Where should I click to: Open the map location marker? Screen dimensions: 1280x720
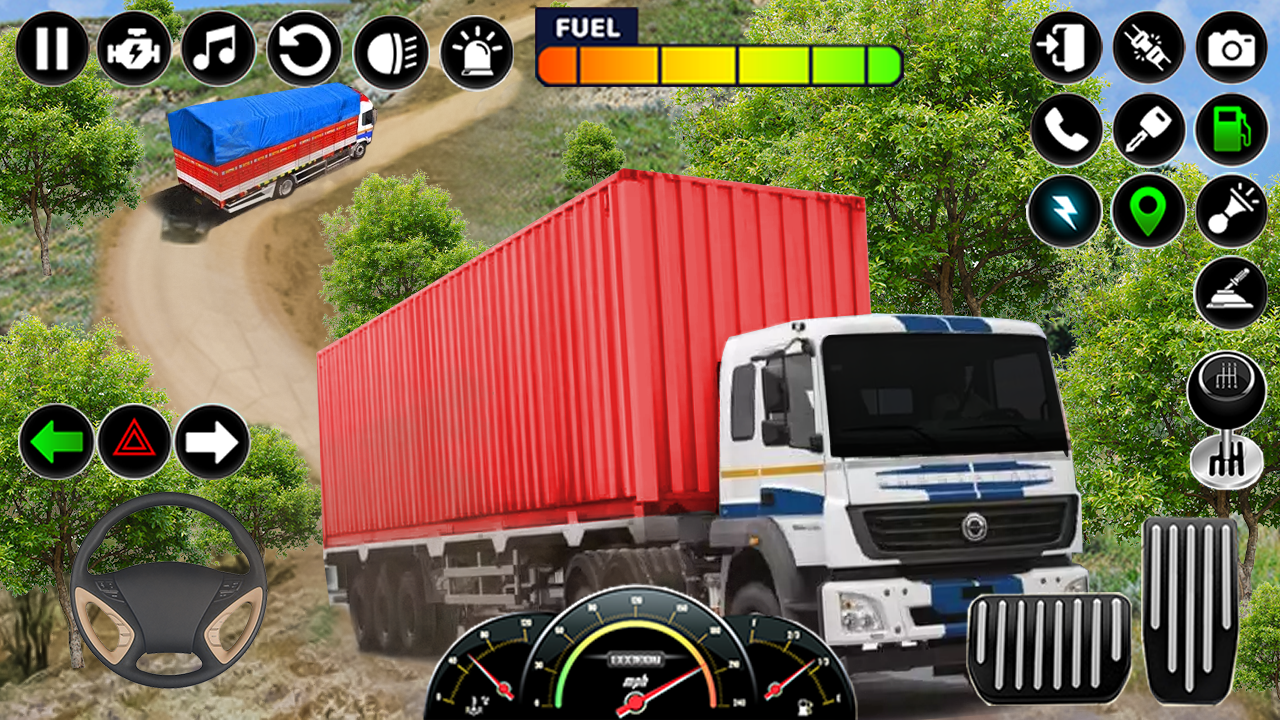coord(1149,213)
